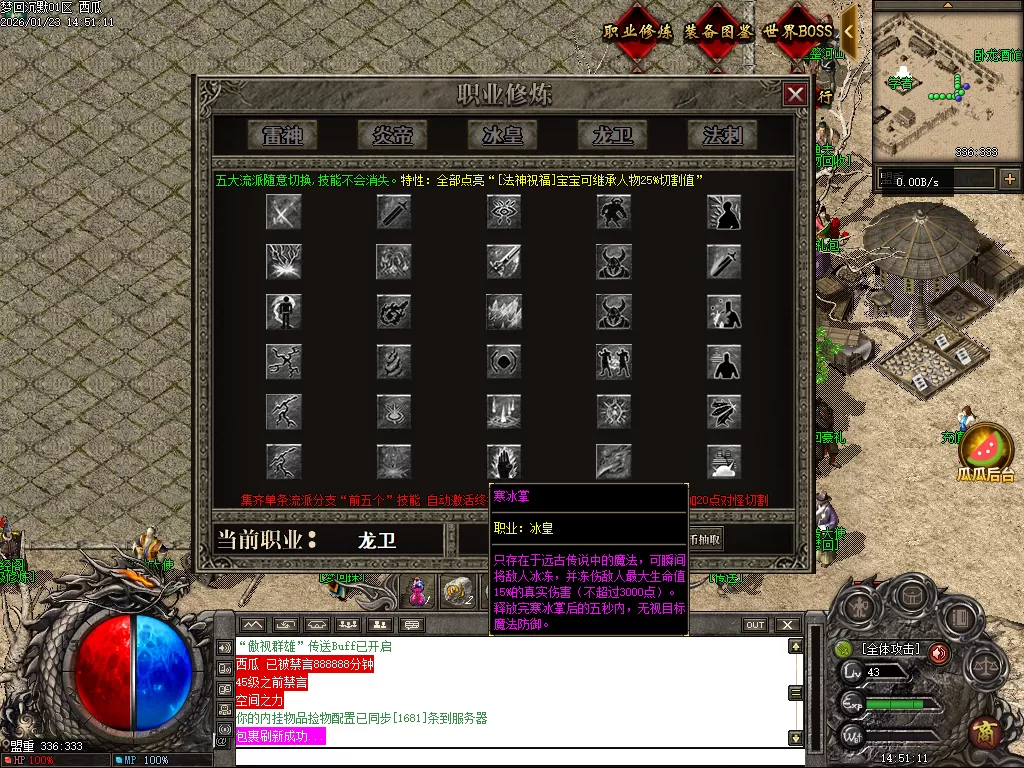Collapse the top menu with the arrow
The height and width of the screenshot is (768, 1024).
click(849, 31)
